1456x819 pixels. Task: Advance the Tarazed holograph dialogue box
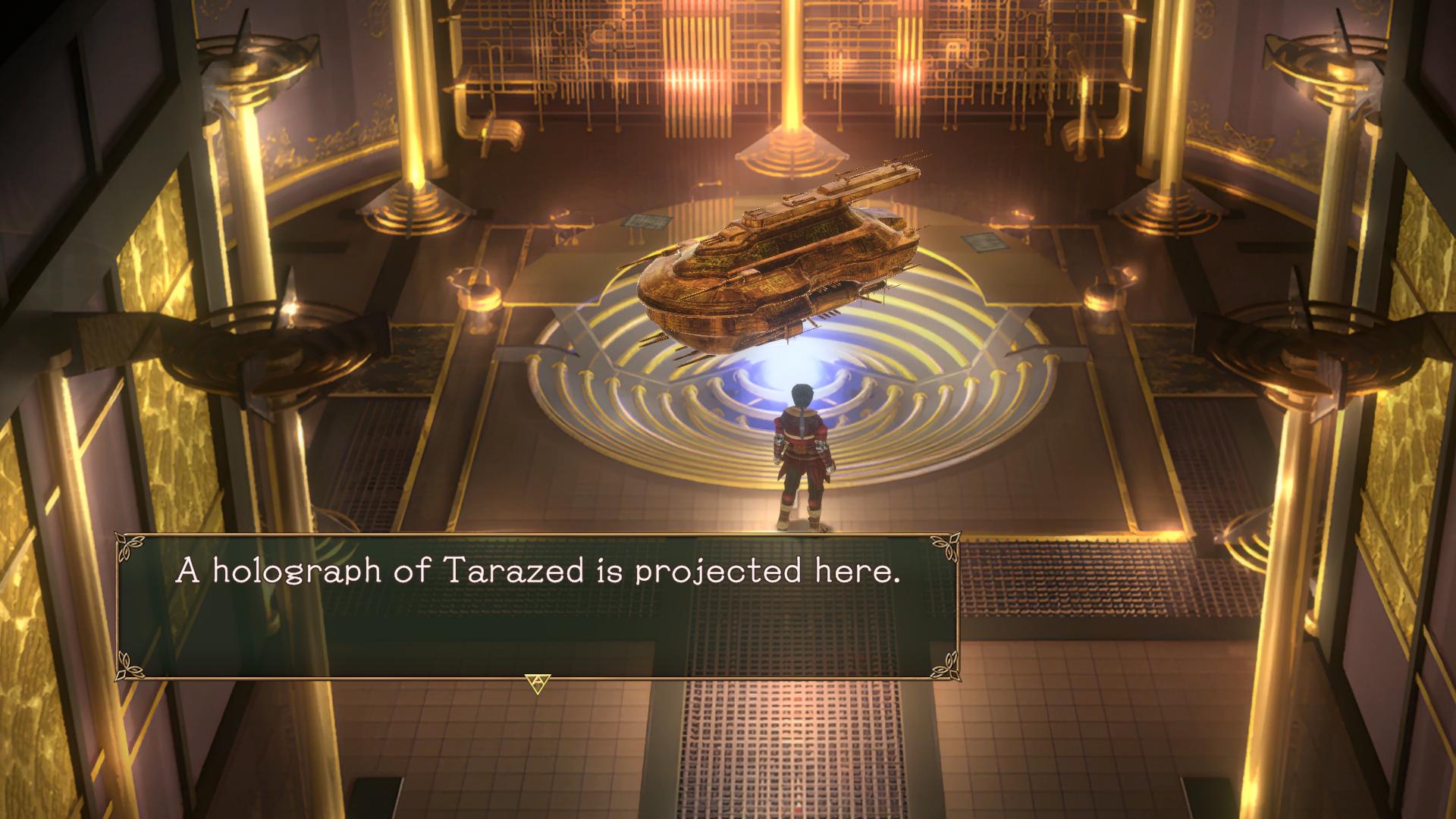click(537, 682)
